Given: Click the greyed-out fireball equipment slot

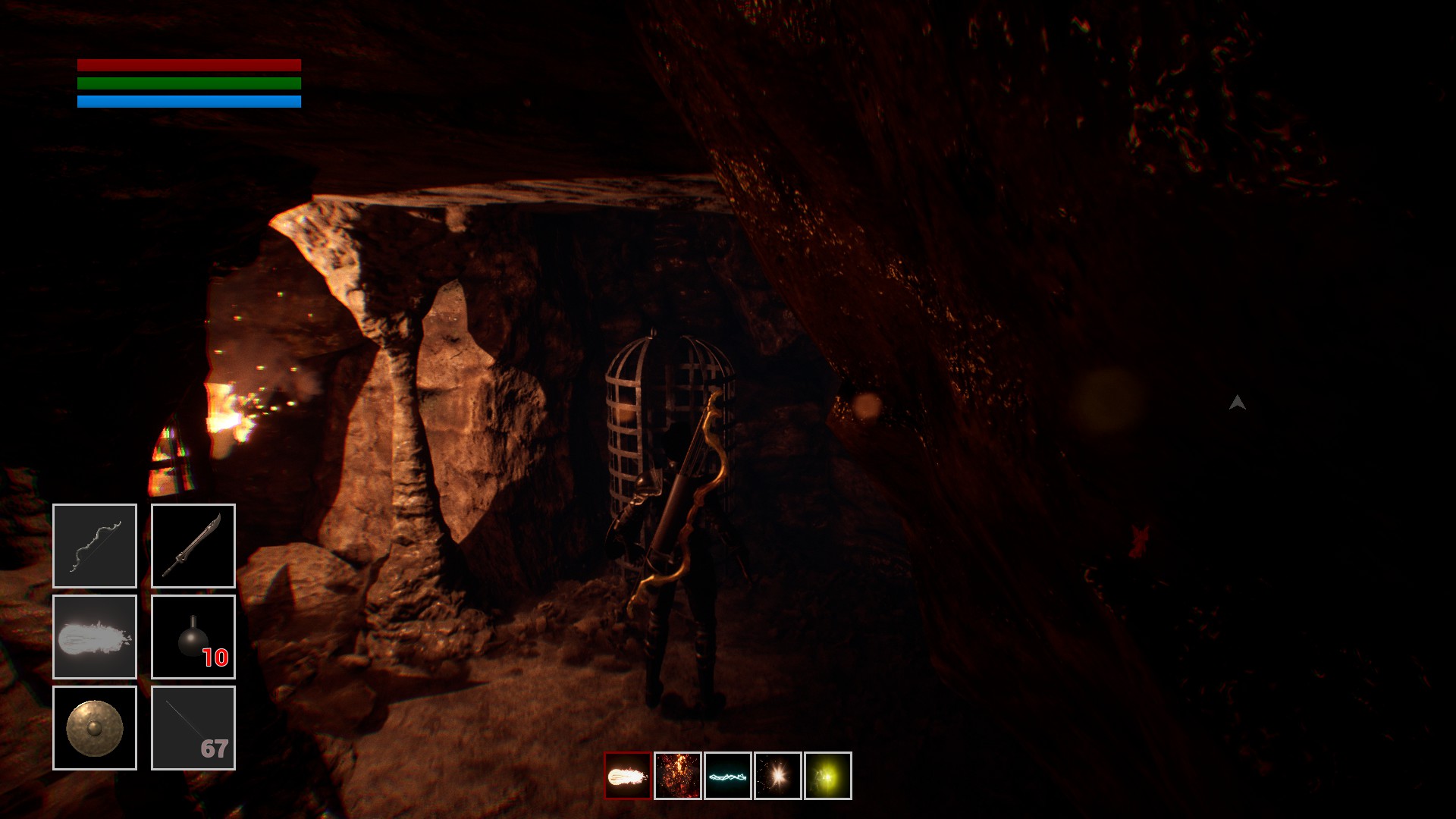Looking at the screenshot, I should point(95,637).
